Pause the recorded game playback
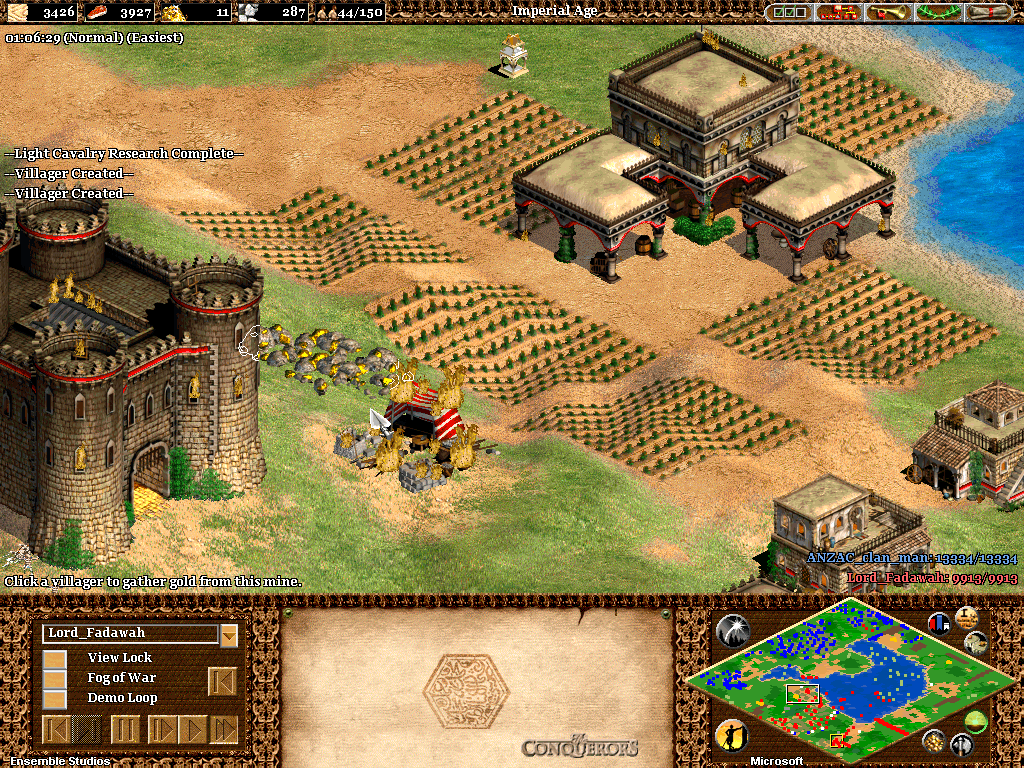This screenshot has height=768, width=1024. (125, 729)
